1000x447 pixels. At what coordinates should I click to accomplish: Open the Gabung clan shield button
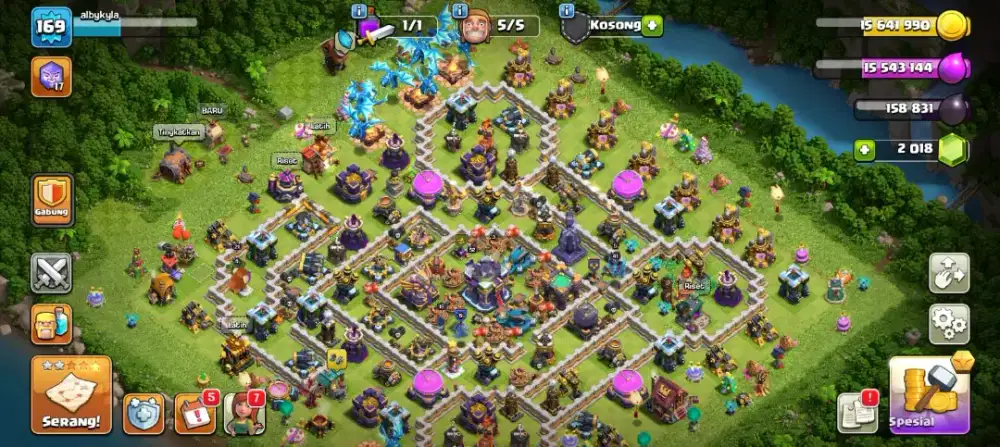51,198
